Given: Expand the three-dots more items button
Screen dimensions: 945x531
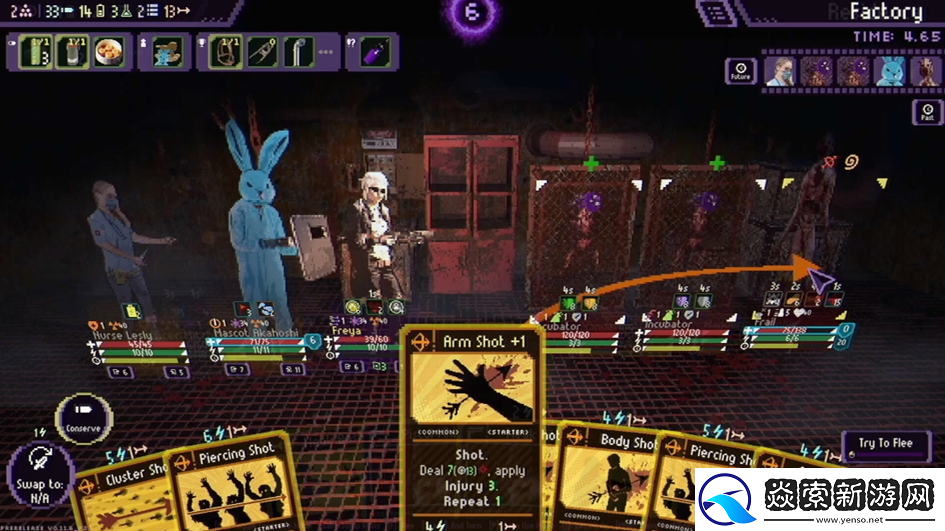Looking at the screenshot, I should tap(327, 52).
